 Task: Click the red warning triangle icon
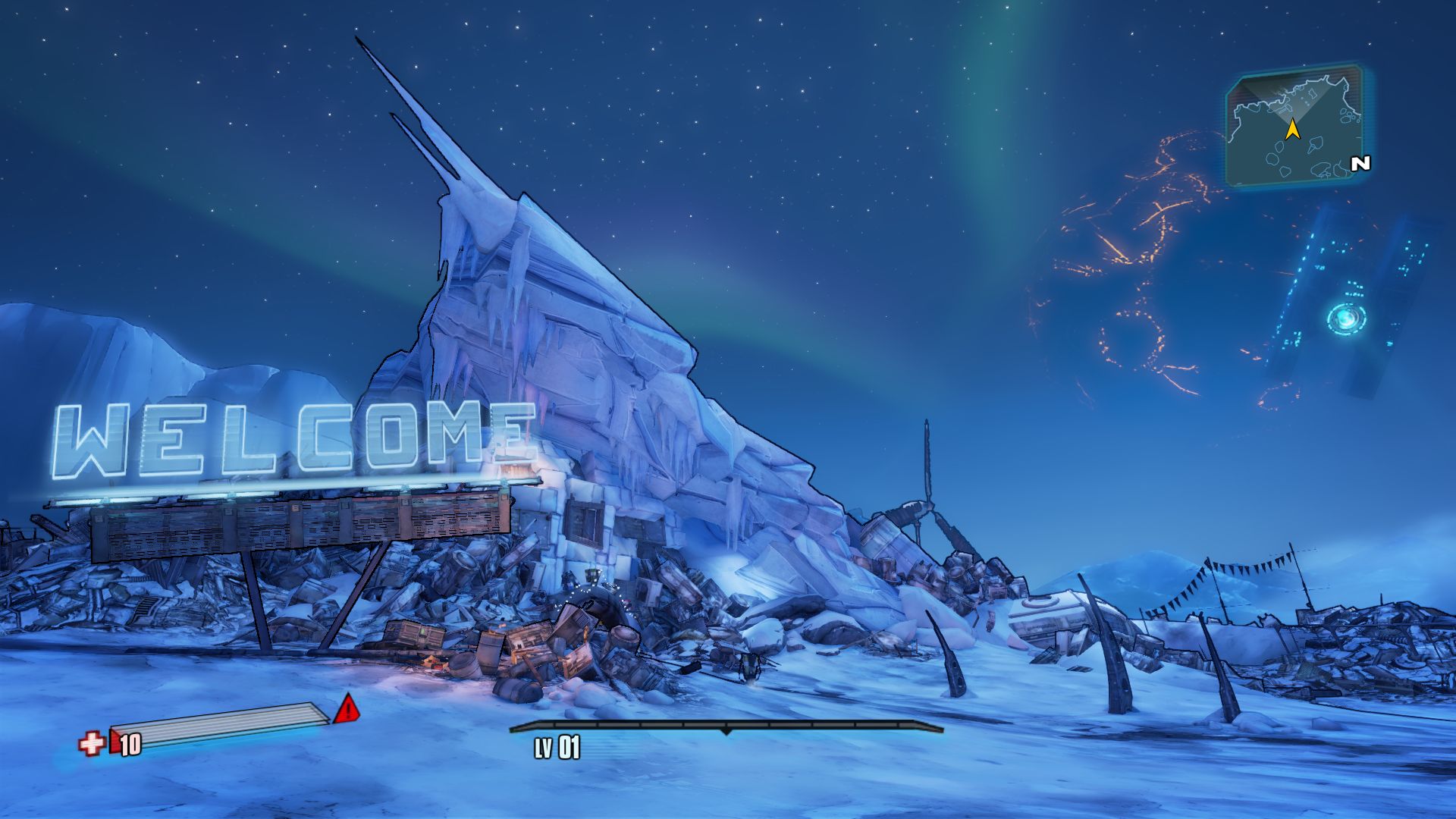(x=347, y=708)
